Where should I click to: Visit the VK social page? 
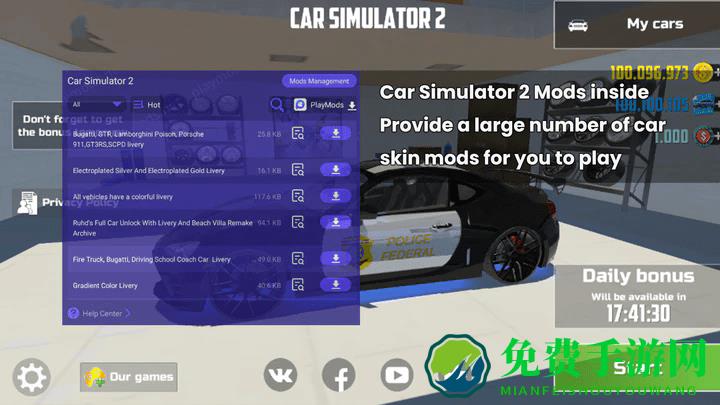pos(280,376)
